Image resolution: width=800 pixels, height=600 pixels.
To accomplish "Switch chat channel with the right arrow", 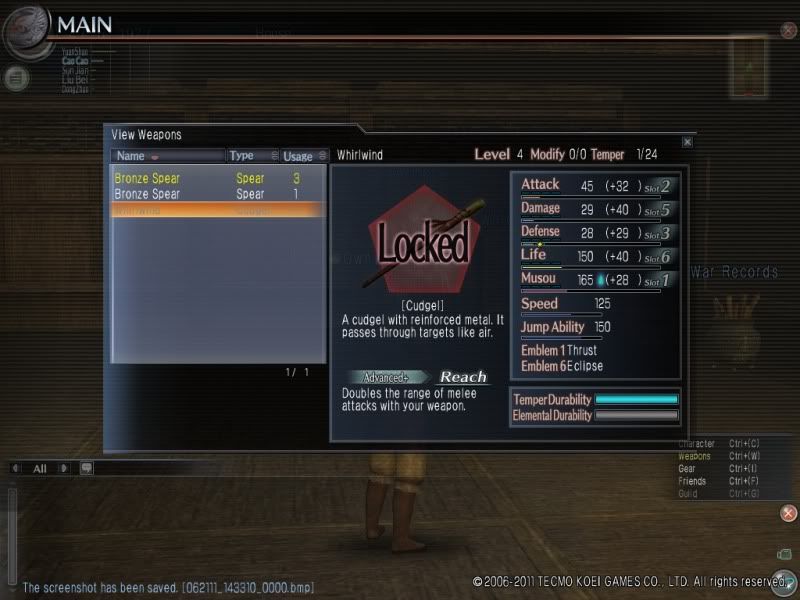I will pos(63,468).
